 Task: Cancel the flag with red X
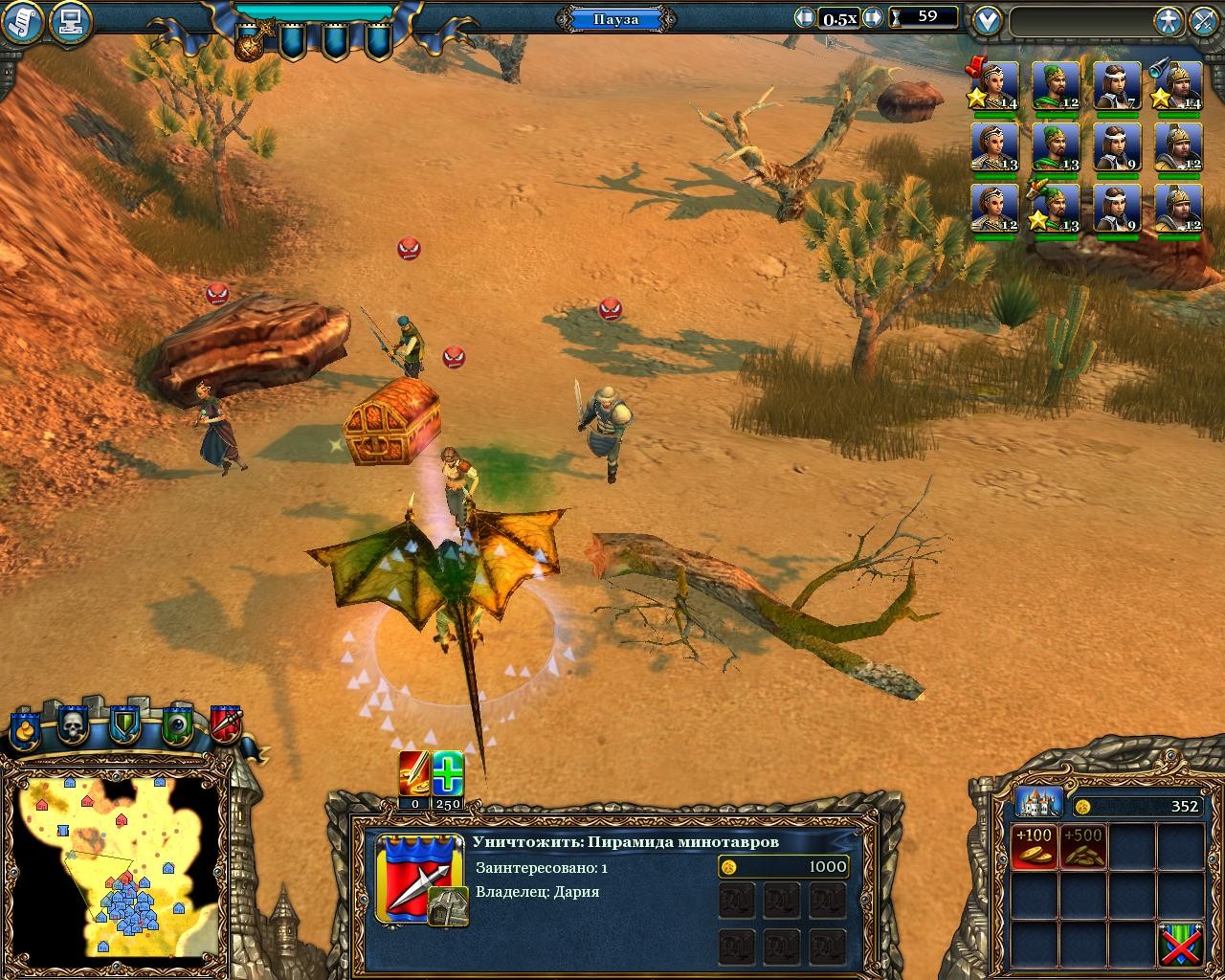(1180, 944)
